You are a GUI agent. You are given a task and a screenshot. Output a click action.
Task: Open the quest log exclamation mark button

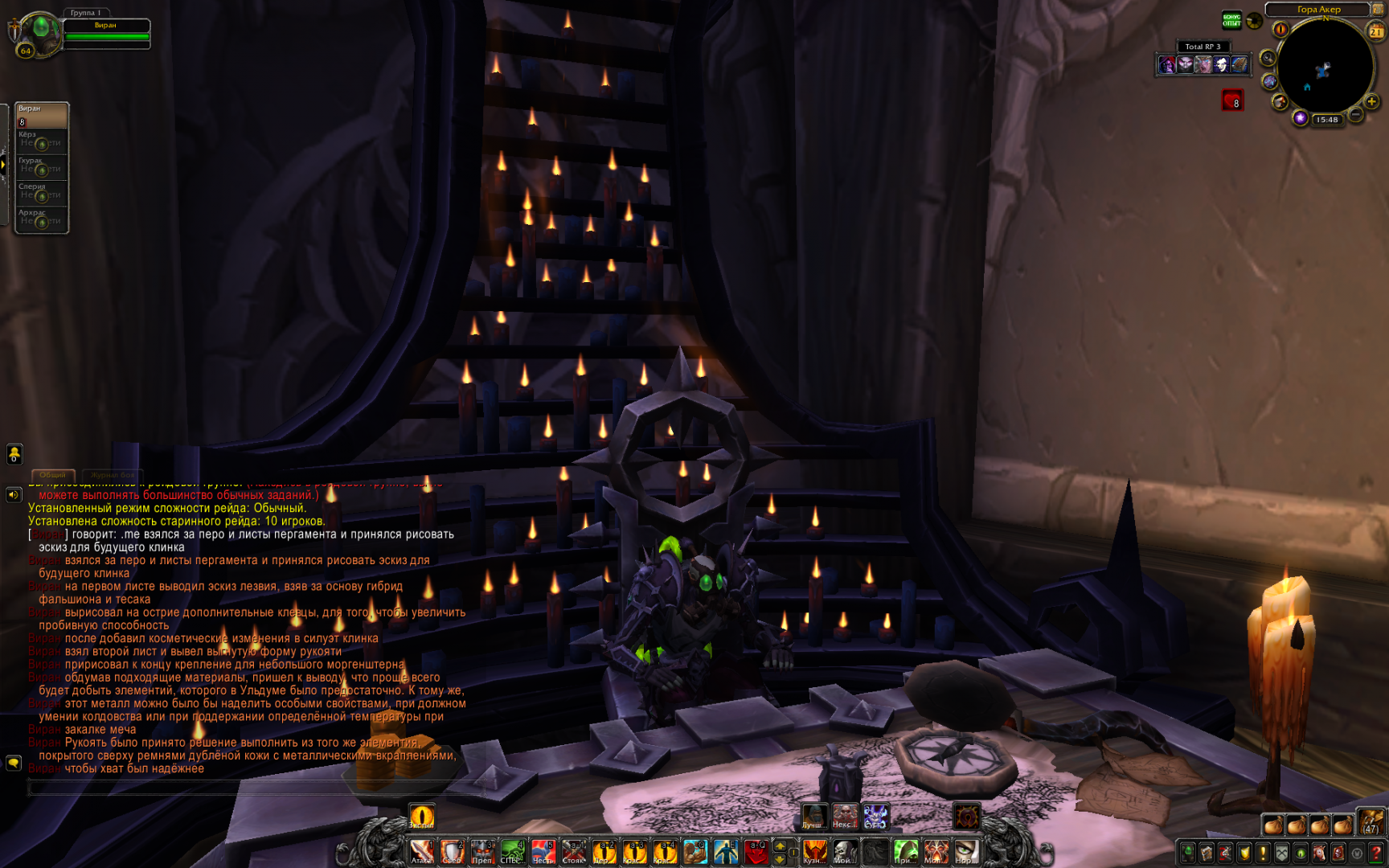point(1264,854)
